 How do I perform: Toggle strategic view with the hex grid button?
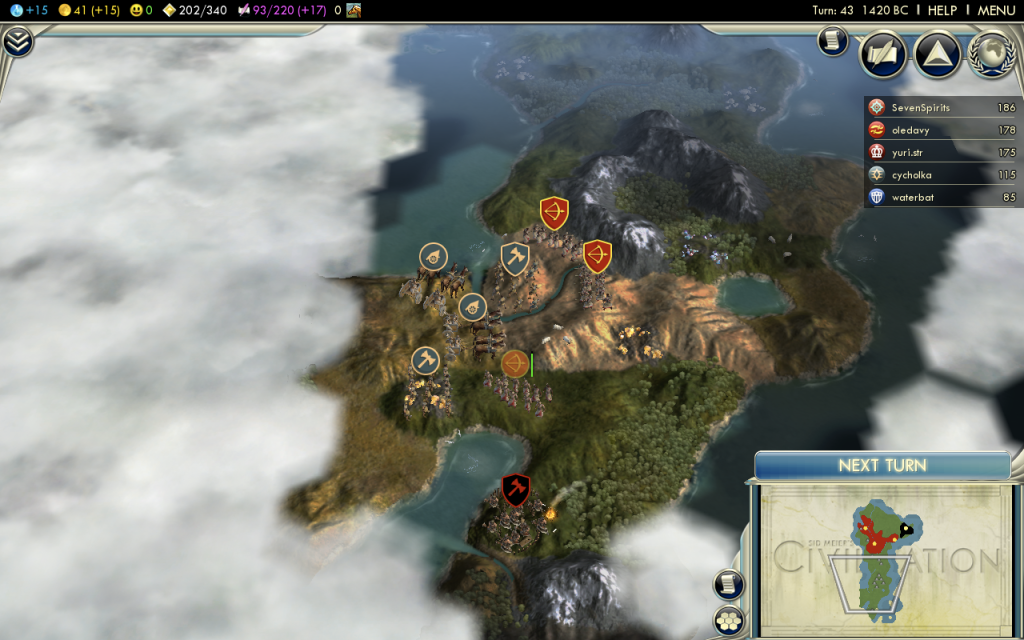click(729, 620)
